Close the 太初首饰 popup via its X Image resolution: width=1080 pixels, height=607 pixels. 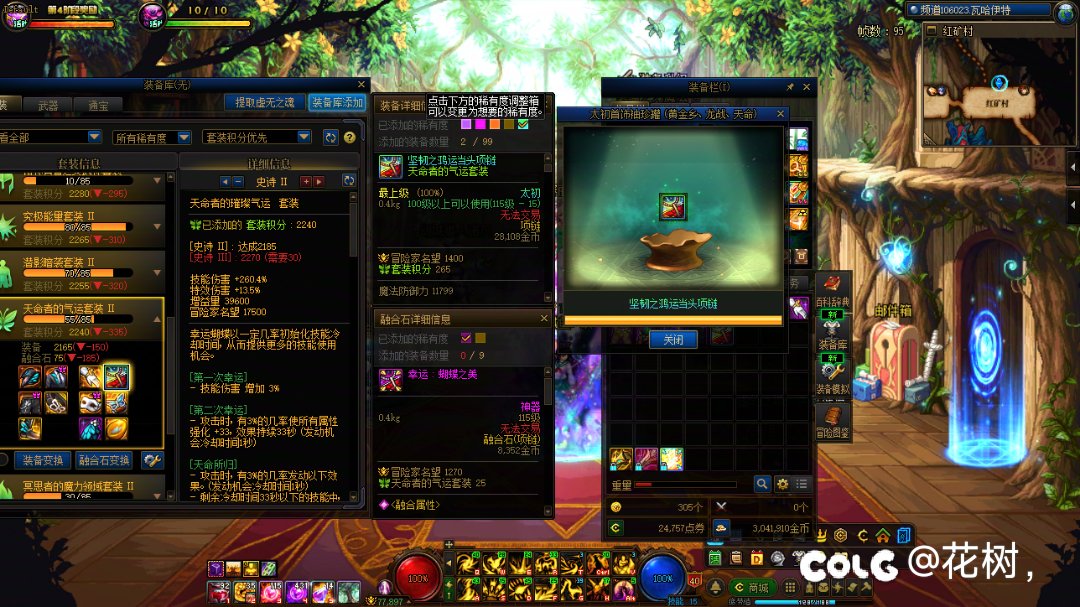tap(780, 114)
